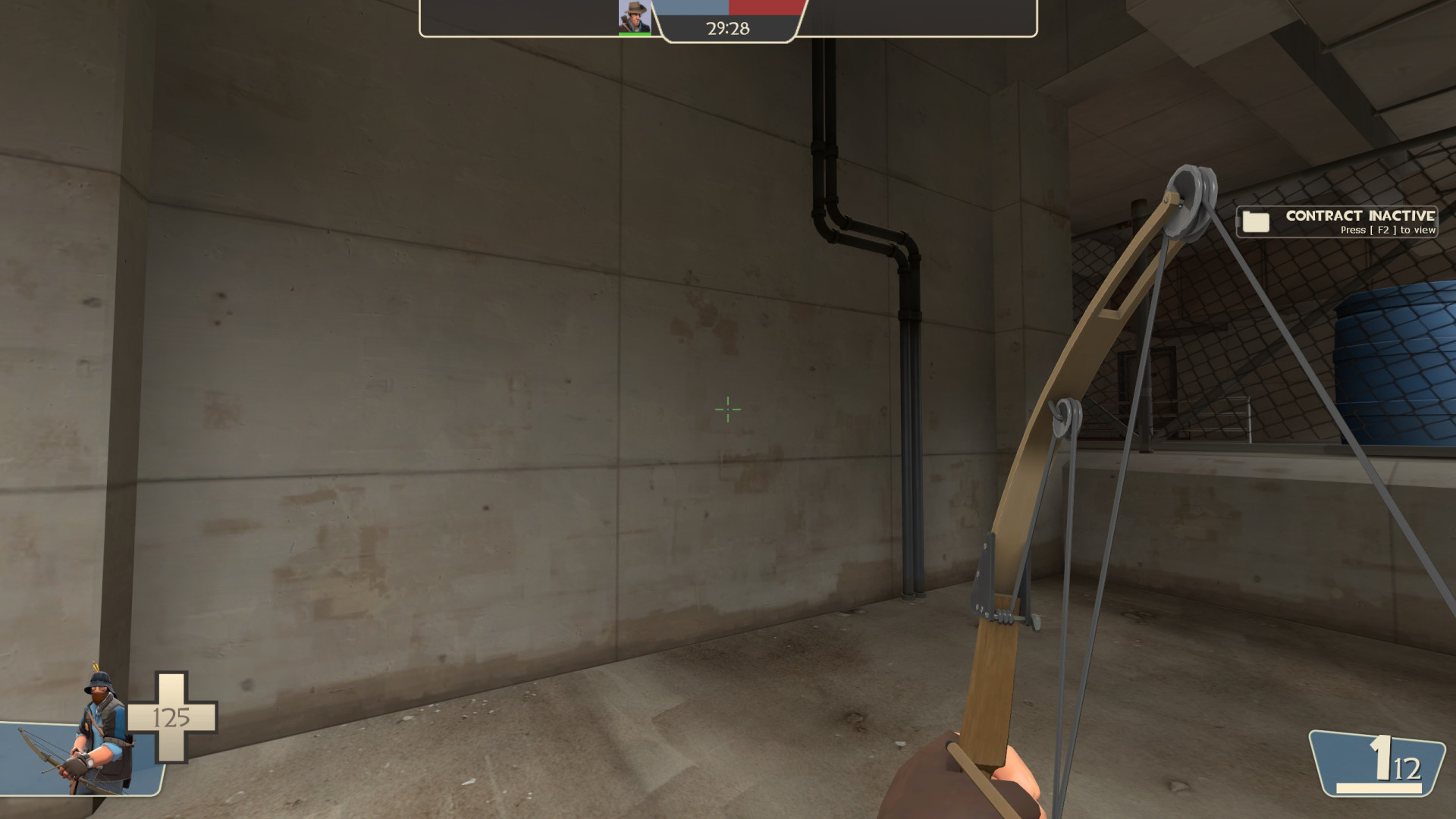1456x819 pixels.
Task: Click the green health bar under the avatar
Action: [634, 32]
